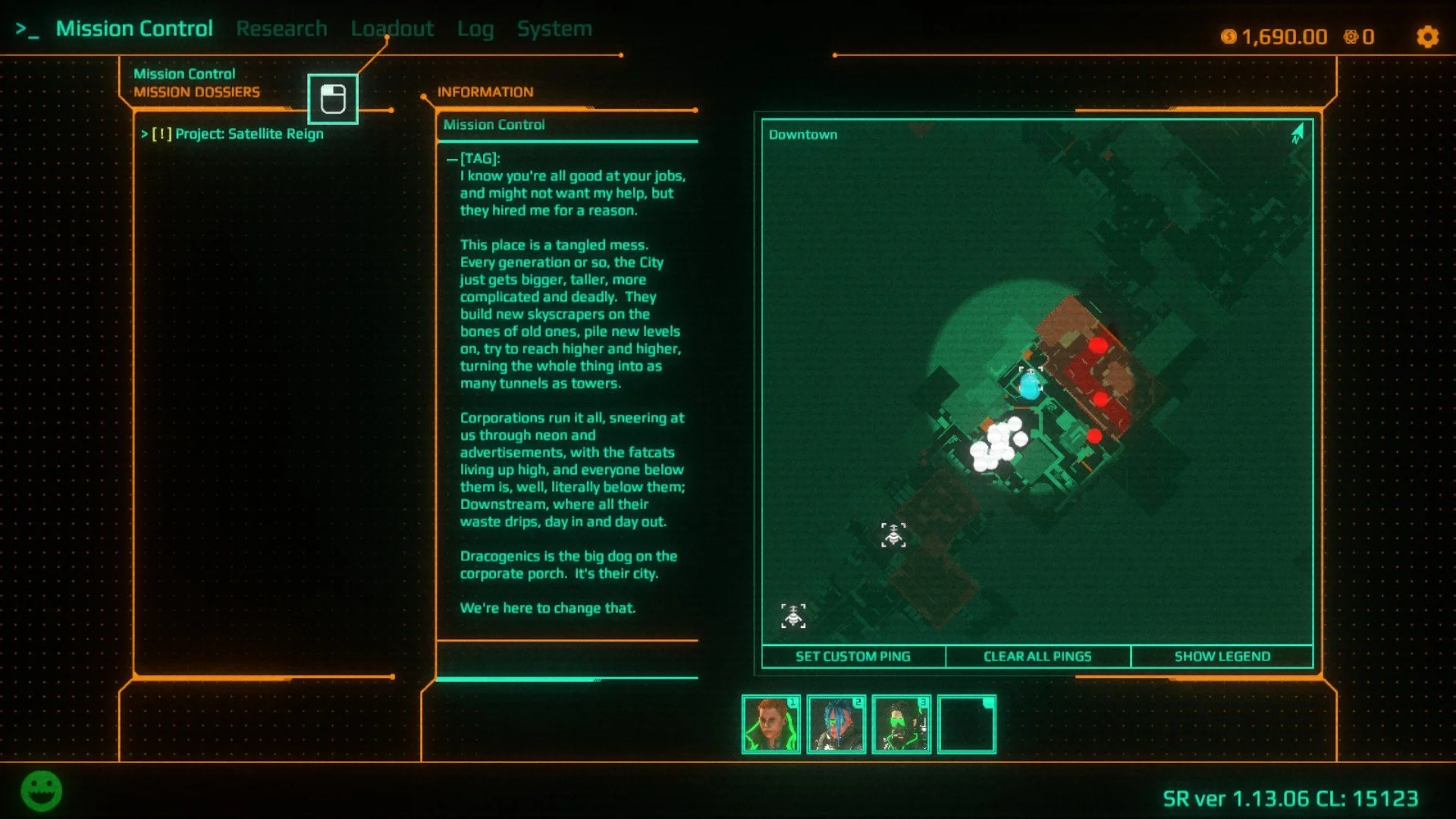1456x819 pixels.
Task: Clear all pings on the map
Action: point(1037,657)
